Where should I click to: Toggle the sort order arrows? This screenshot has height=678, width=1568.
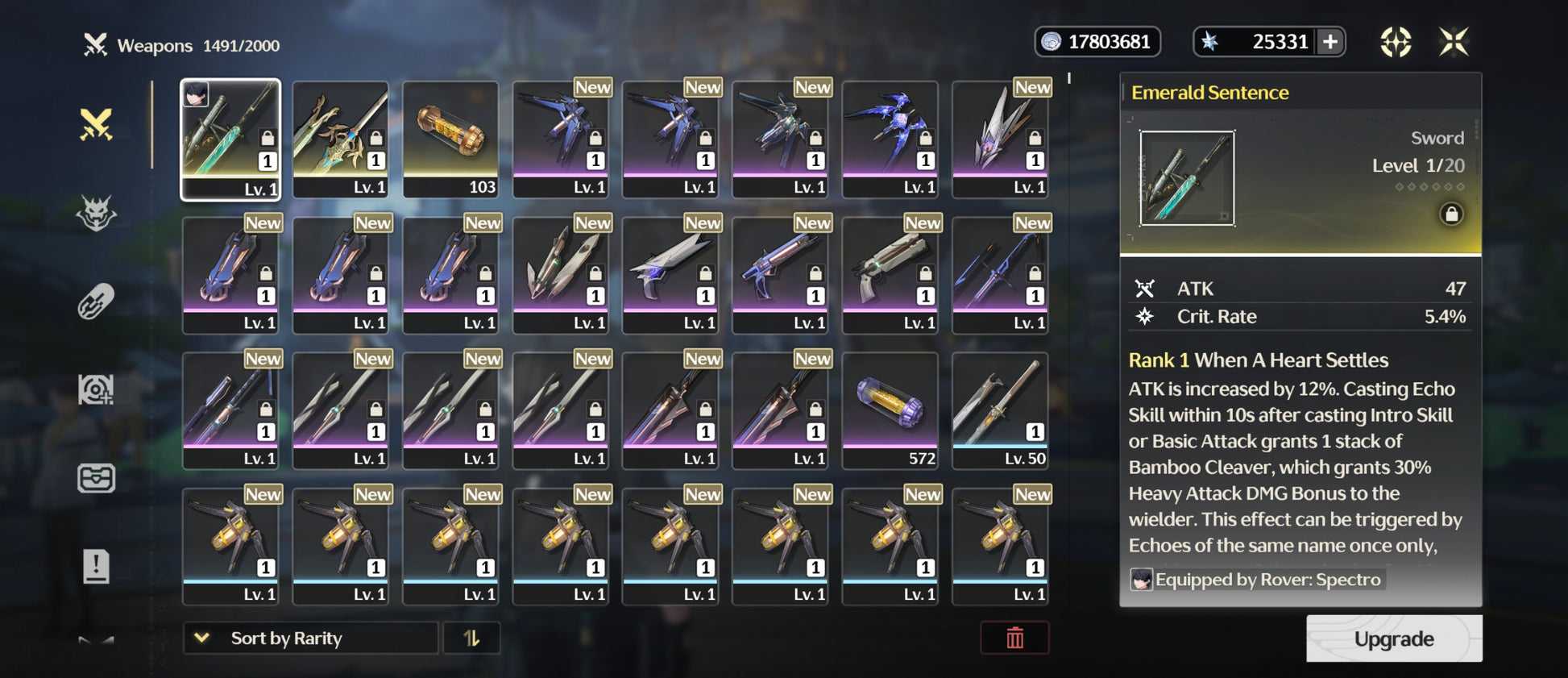tap(471, 638)
